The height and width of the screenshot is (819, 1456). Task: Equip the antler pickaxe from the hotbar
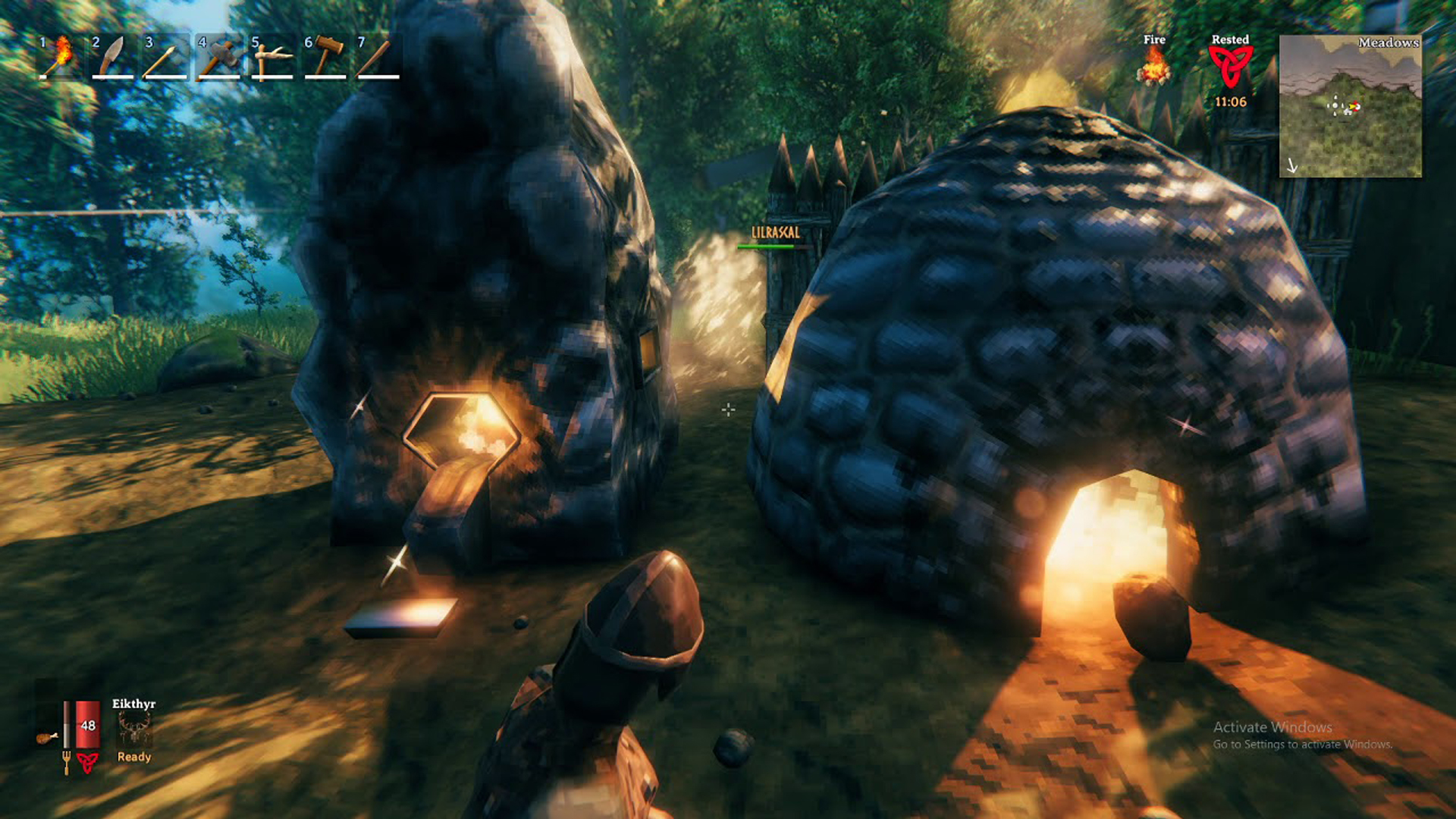(271, 57)
